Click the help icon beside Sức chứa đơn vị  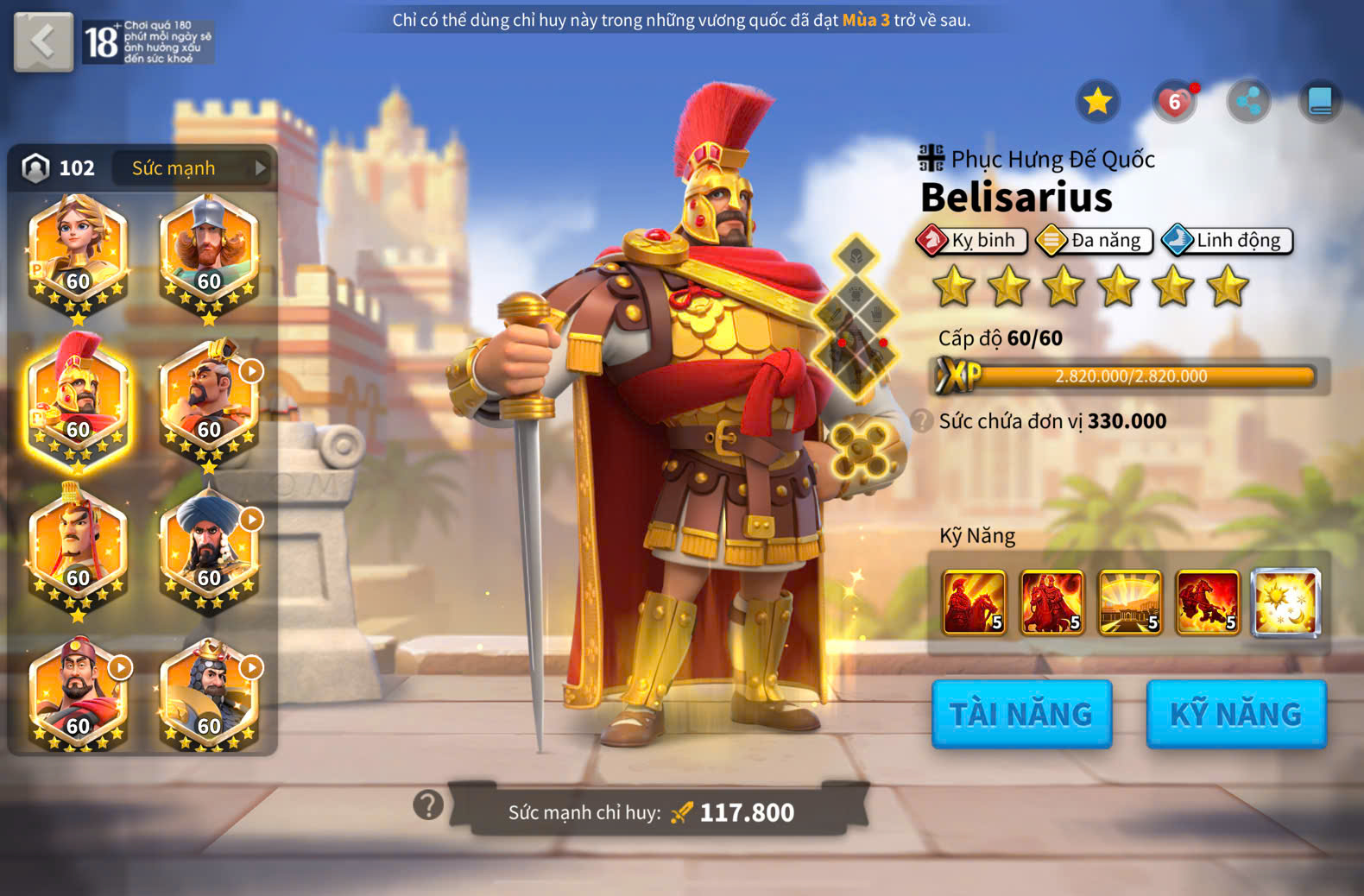coord(922,421)
